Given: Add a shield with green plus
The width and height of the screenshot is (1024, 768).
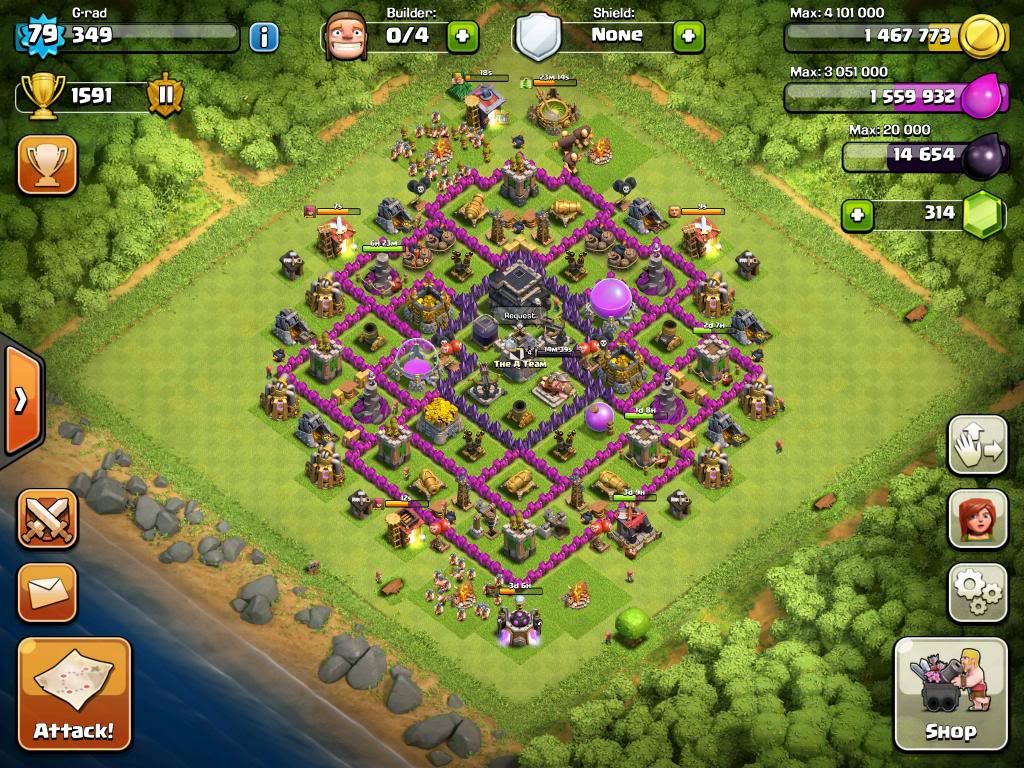Looking at the screenshot, I should [688, 37].
